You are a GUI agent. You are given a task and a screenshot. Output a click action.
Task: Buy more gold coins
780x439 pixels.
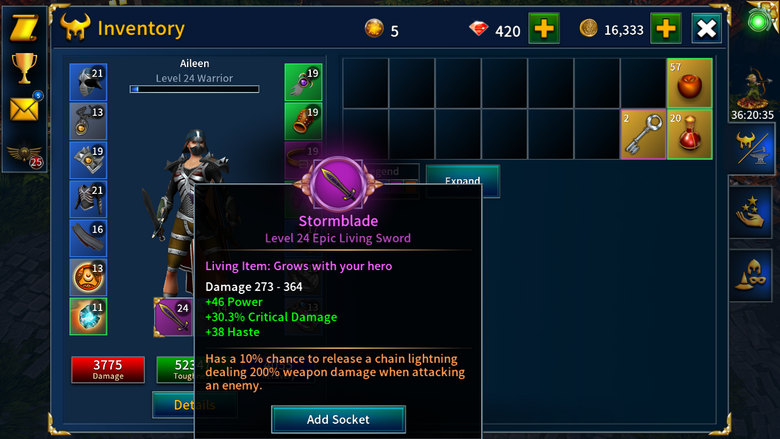pyautogui.click(x=665, y=28)
